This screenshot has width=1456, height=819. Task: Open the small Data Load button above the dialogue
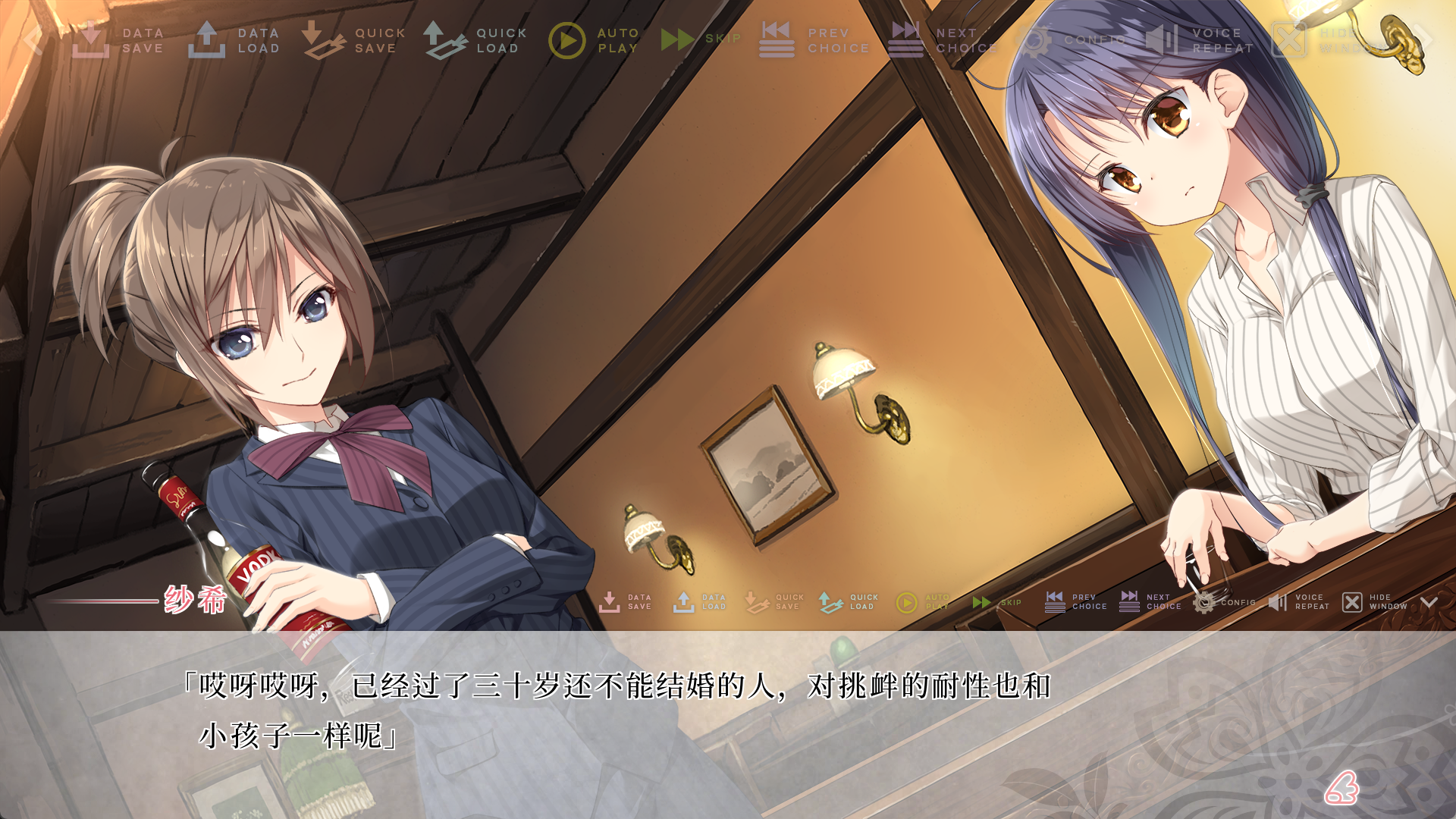pos(700,602)
